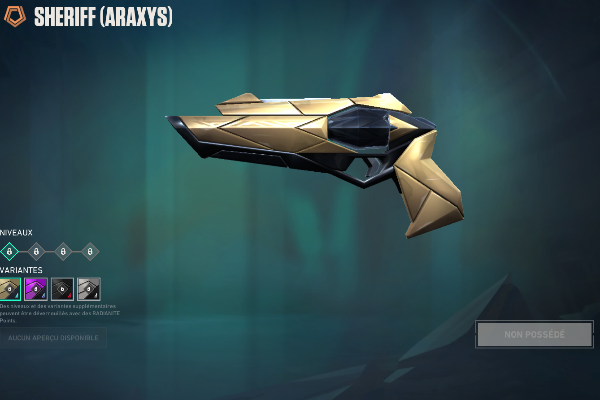This screenshot has width=600, height=400.
Task: Click the NON POSSÉDÉ button
Action: click(x=534, y=335)
